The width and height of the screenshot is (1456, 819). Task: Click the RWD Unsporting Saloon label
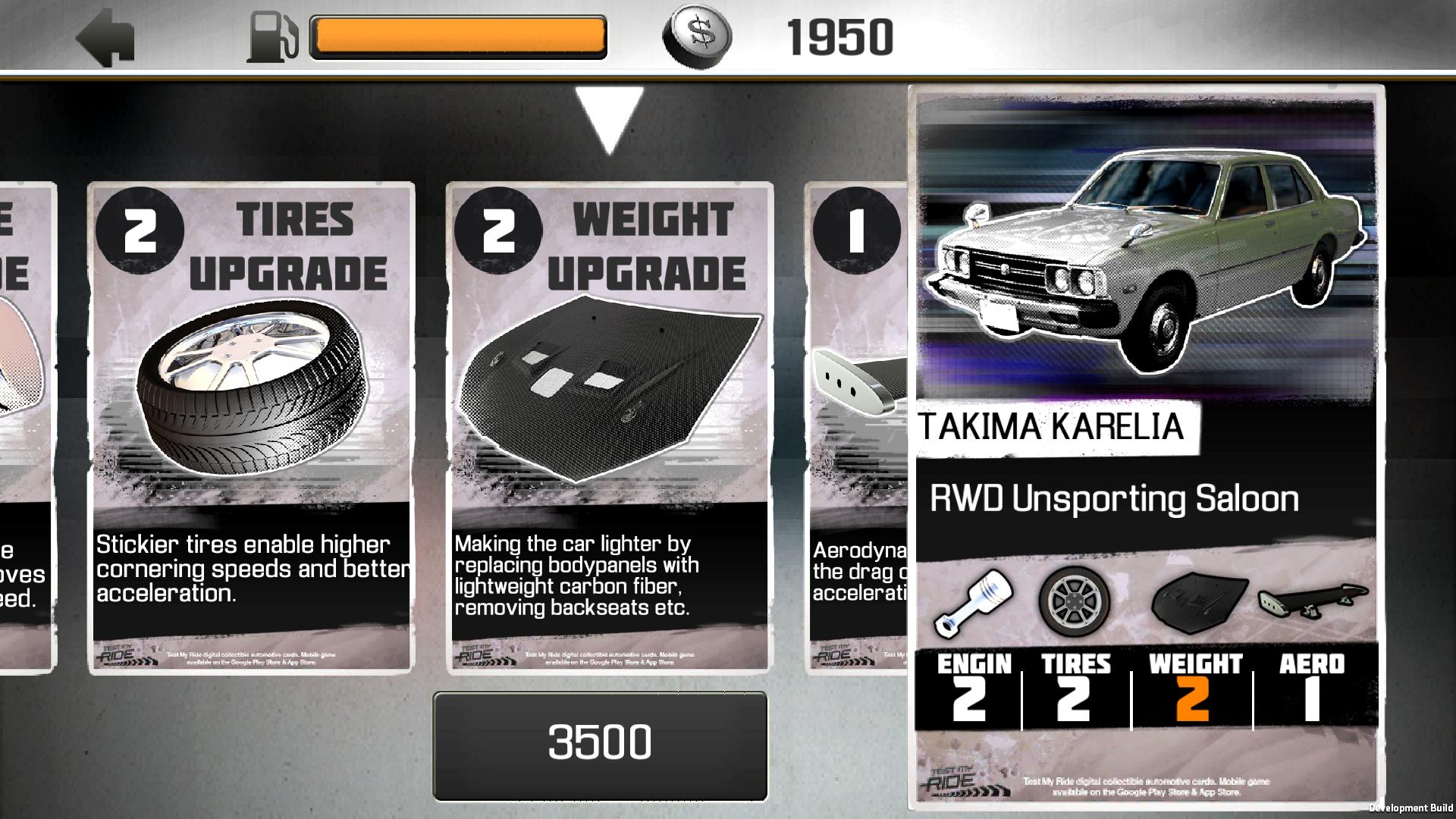click(1115, 499)
